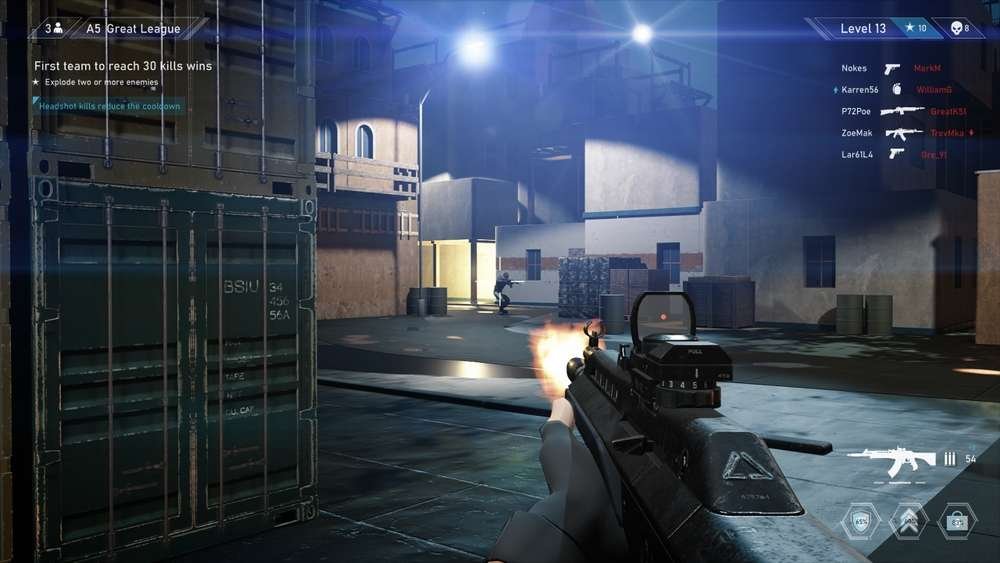Activate the shield armor hexagon ability
The image size is (1000, 563).
click(861, 521)
